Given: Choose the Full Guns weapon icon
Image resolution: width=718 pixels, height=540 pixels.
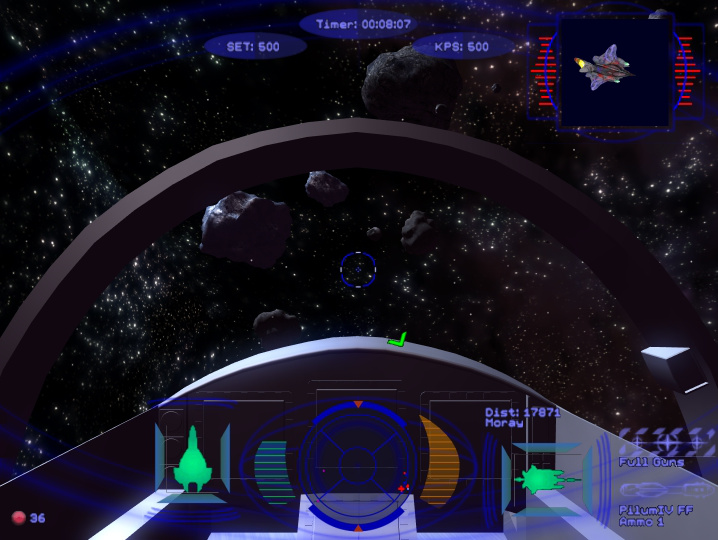Looking at the screenshot, I should 667,440.
